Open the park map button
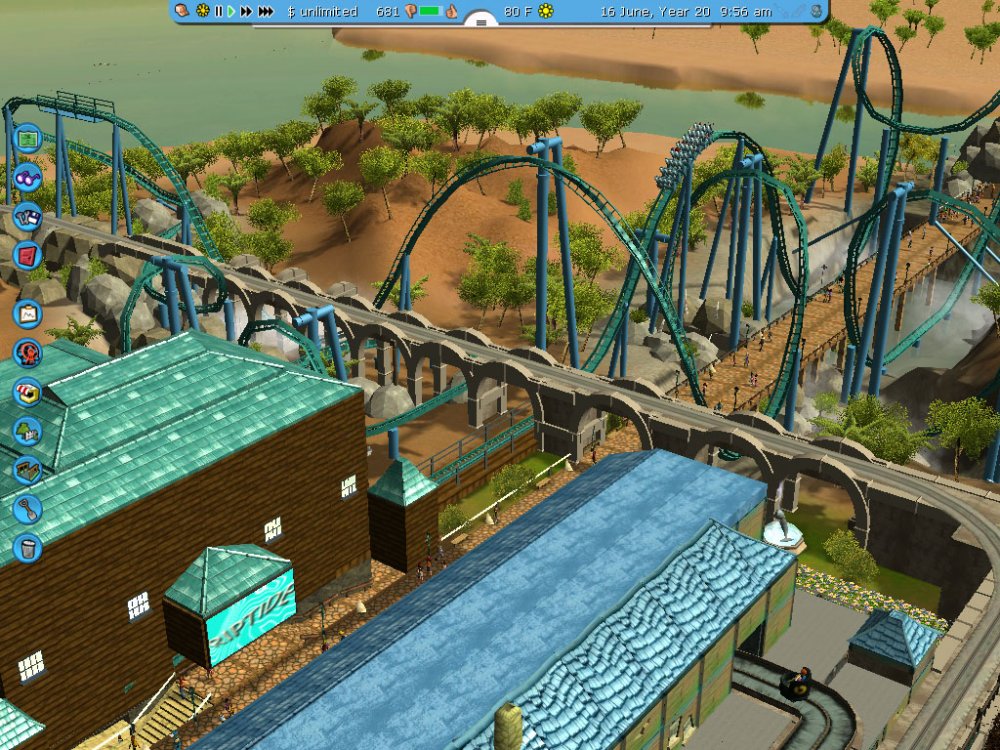The image size is (1000, 750). (x=27, y=137)
